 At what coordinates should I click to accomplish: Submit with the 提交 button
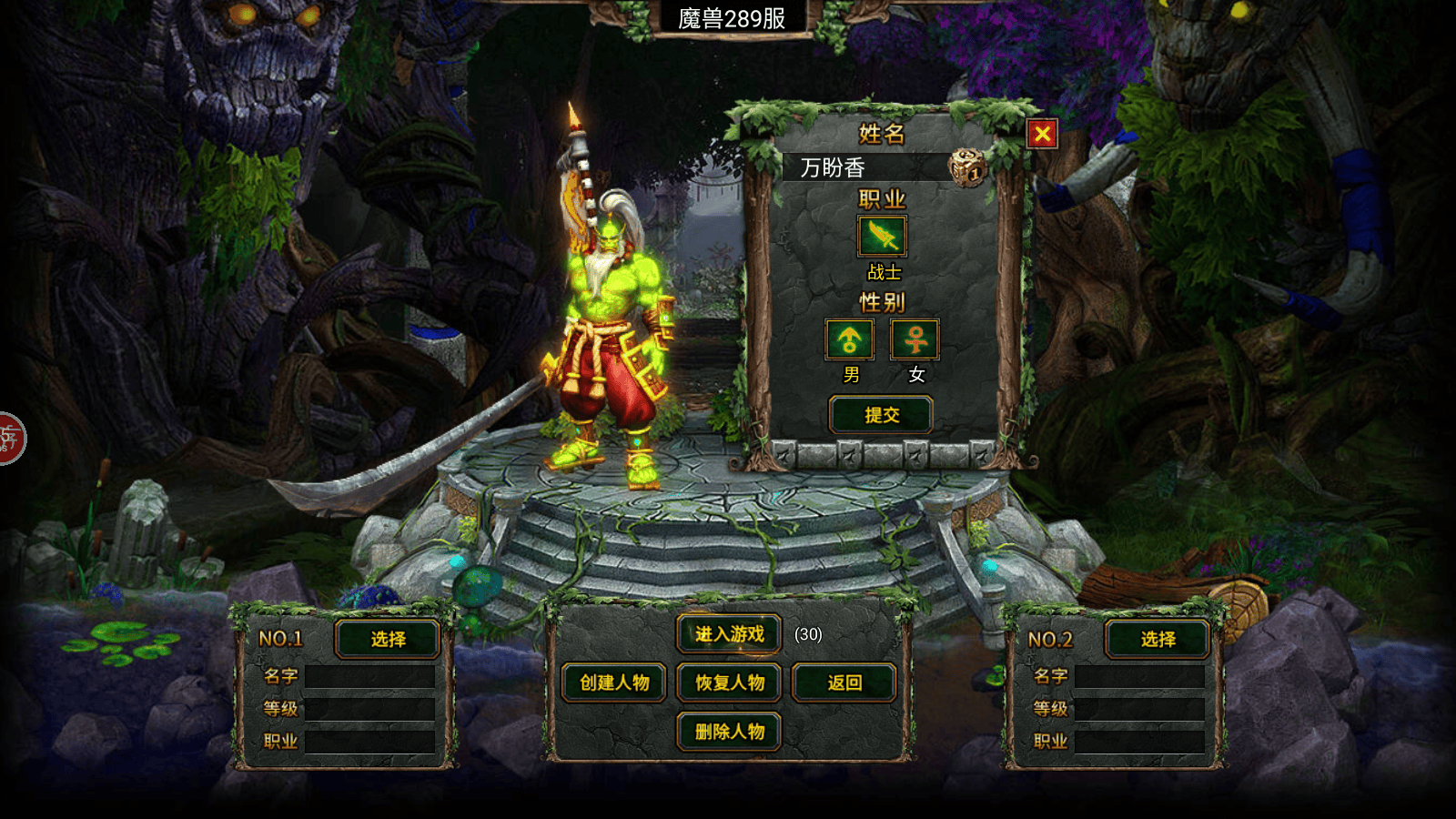point(881,415)
